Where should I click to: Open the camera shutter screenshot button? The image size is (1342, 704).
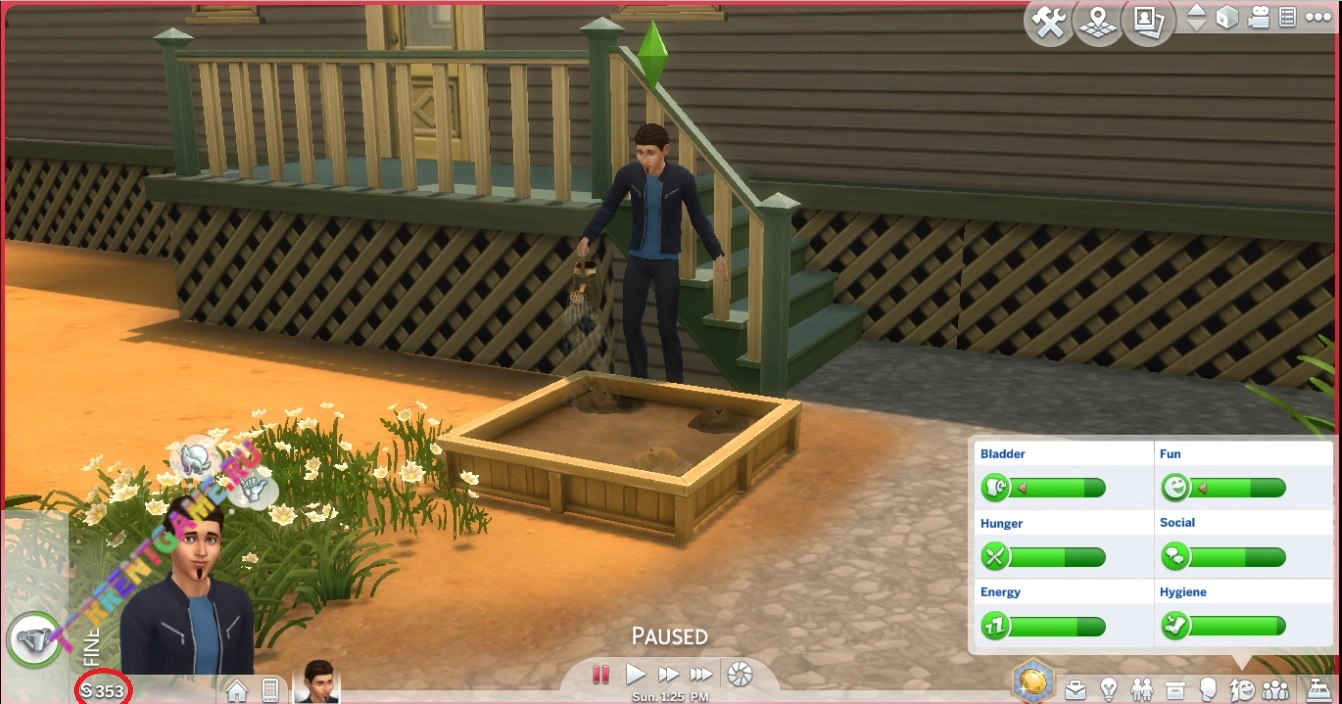tap(739, 674)
